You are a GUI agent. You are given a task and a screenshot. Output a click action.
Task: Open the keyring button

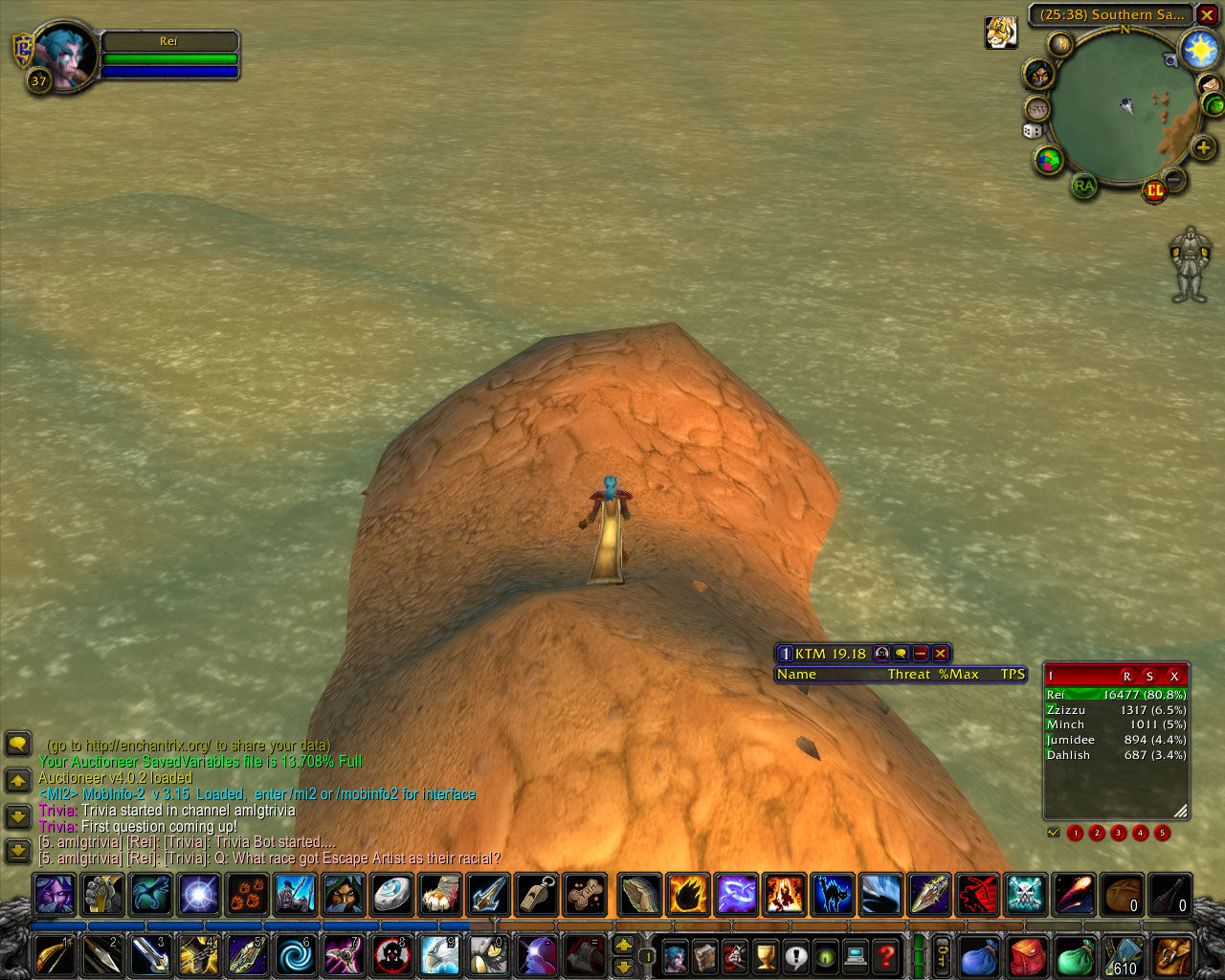pyautogui.click(x=943, y=955)
